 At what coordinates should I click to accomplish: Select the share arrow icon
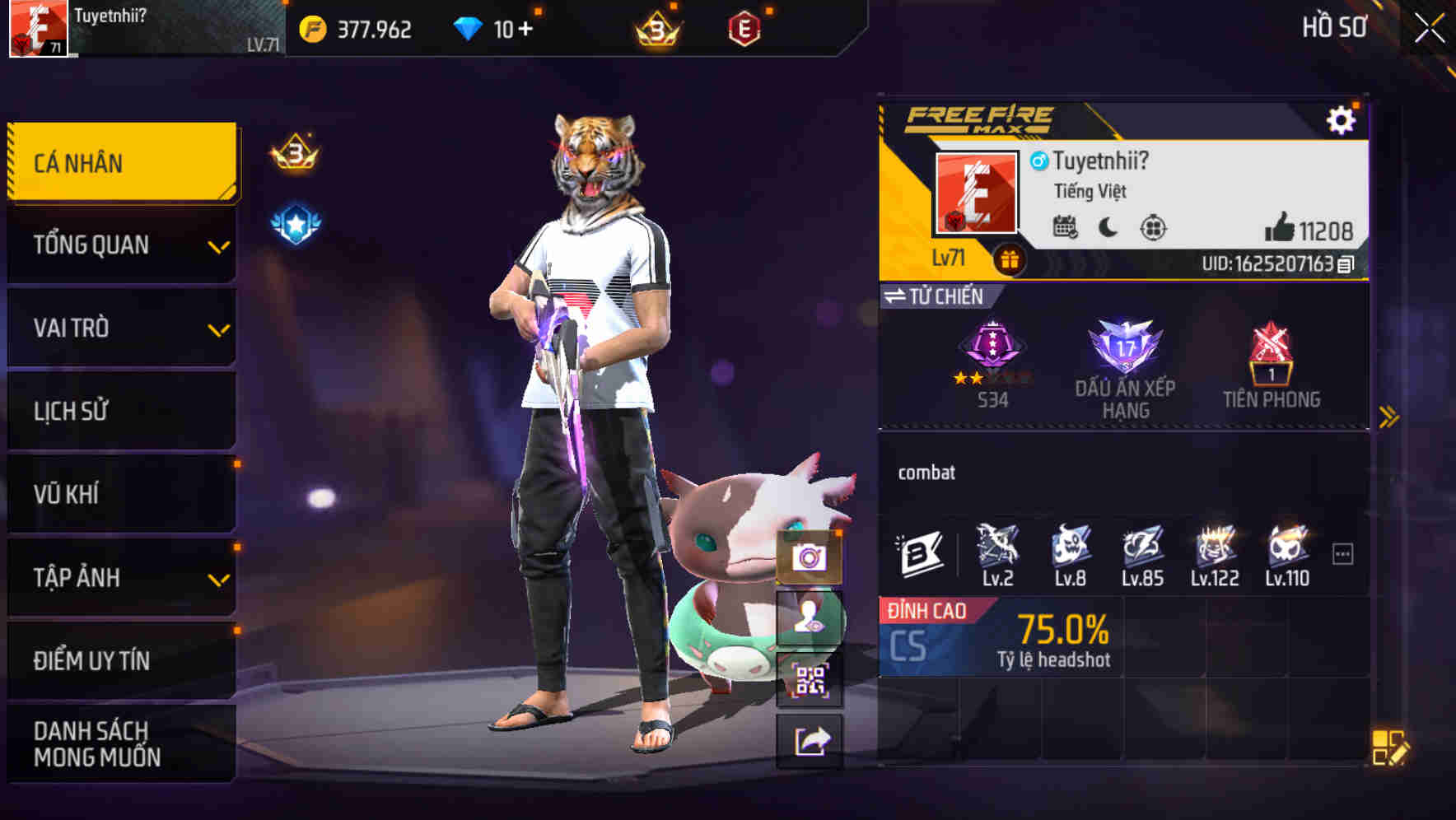[x=811, y=741]
